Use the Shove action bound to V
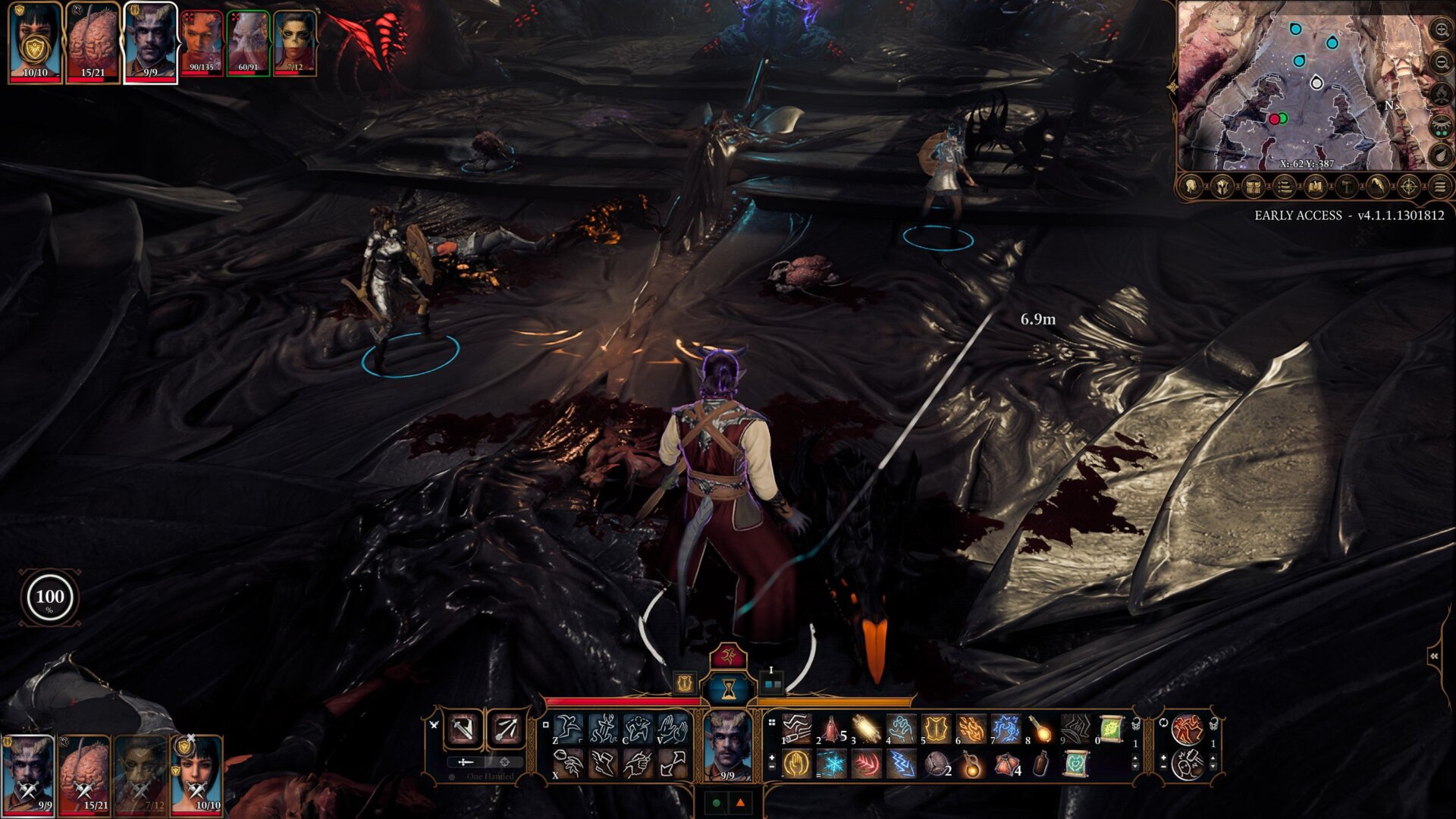Viewport: 1456px width, 819px height. 672,728
